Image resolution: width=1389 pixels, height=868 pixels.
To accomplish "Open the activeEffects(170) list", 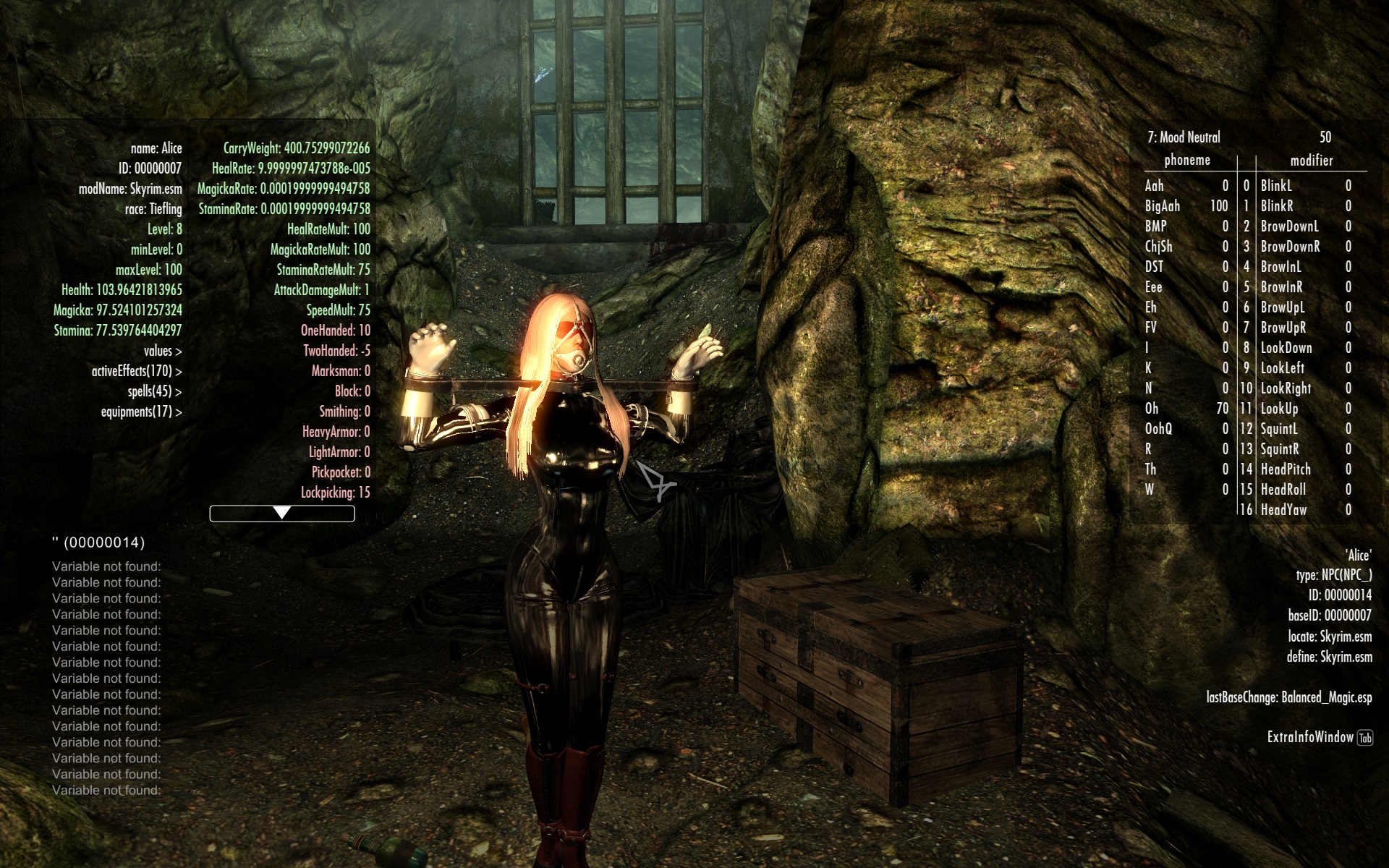I will pyautogui.click(x=136, y=371).
